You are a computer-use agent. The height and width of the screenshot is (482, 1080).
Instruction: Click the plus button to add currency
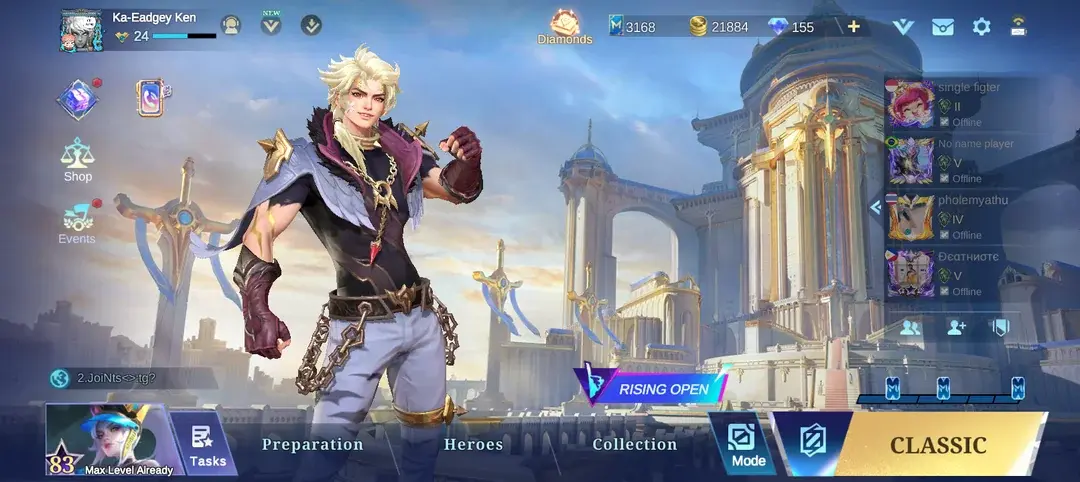coord(853,26)
